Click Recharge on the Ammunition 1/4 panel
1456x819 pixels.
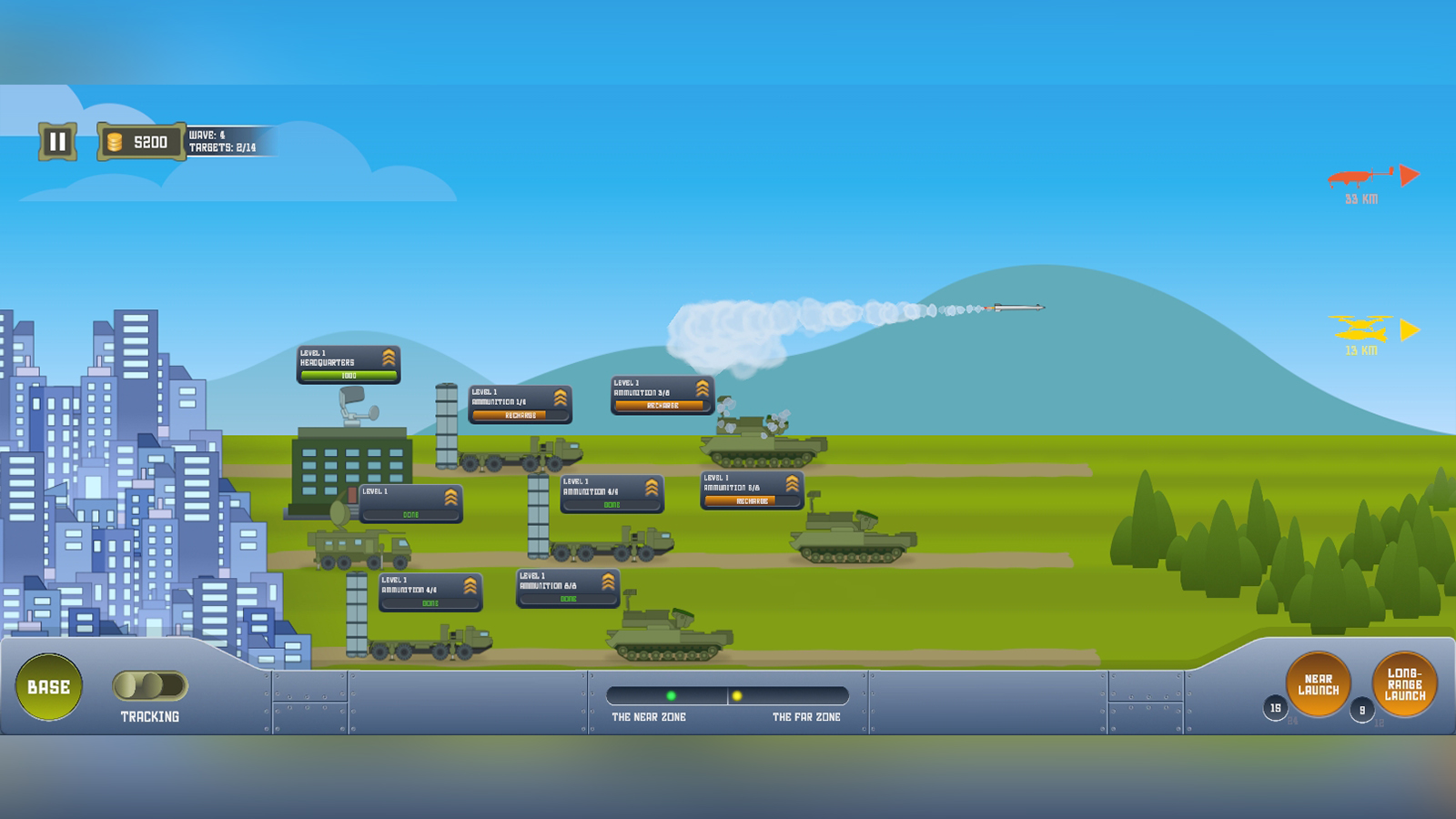point(521,415)
